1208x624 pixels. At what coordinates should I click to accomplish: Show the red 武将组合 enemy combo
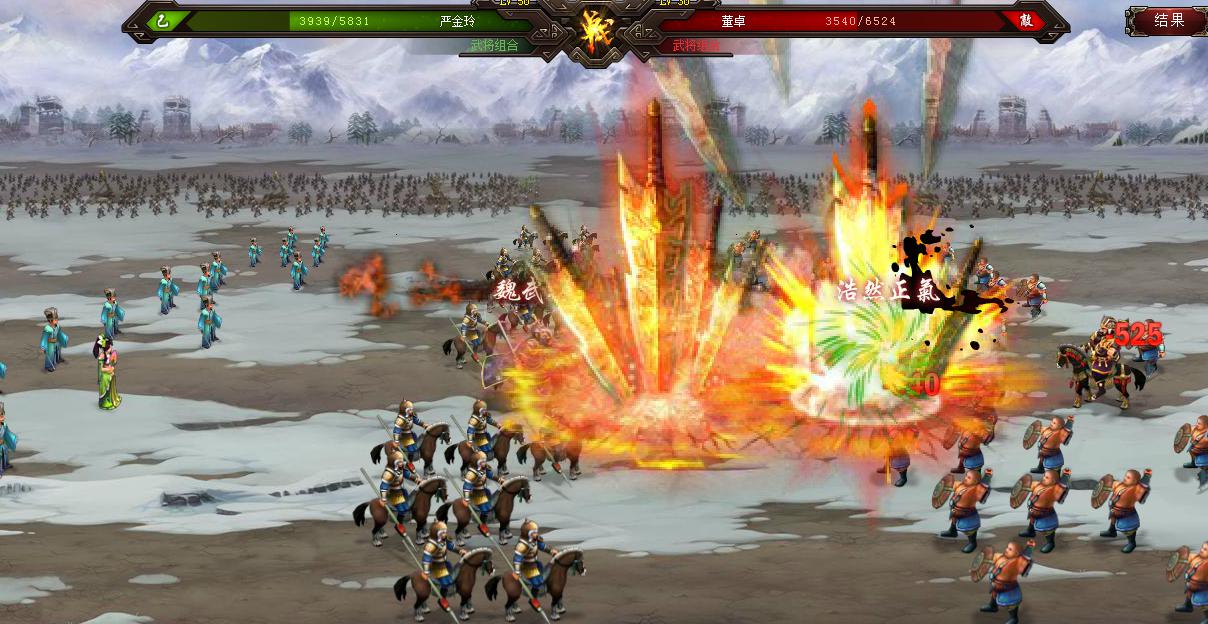696,45
